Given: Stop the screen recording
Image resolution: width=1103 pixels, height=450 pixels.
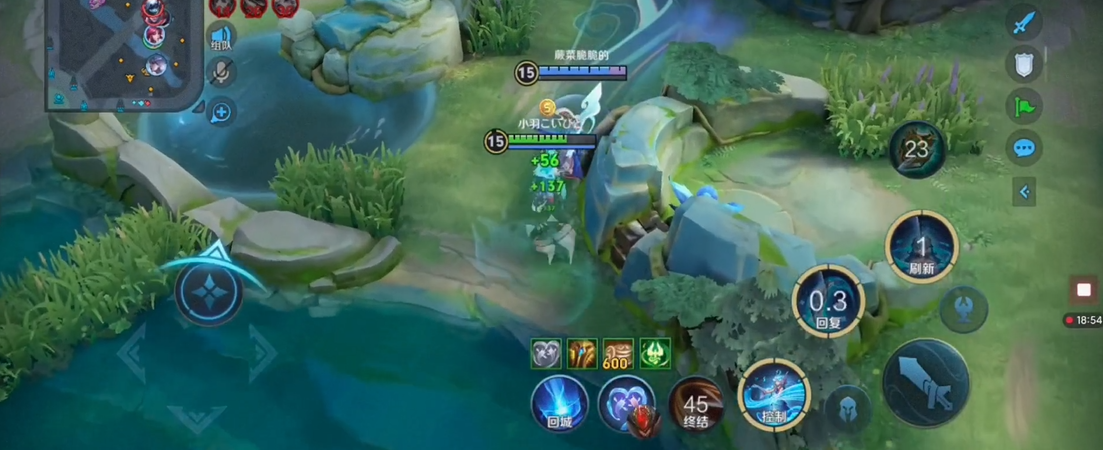Looking at the screenshot, I should 1083,290.
